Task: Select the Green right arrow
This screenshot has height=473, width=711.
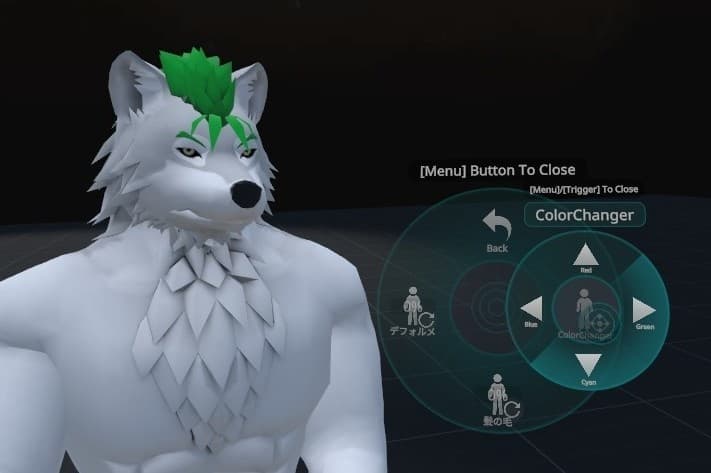Action: click(645, 310)
